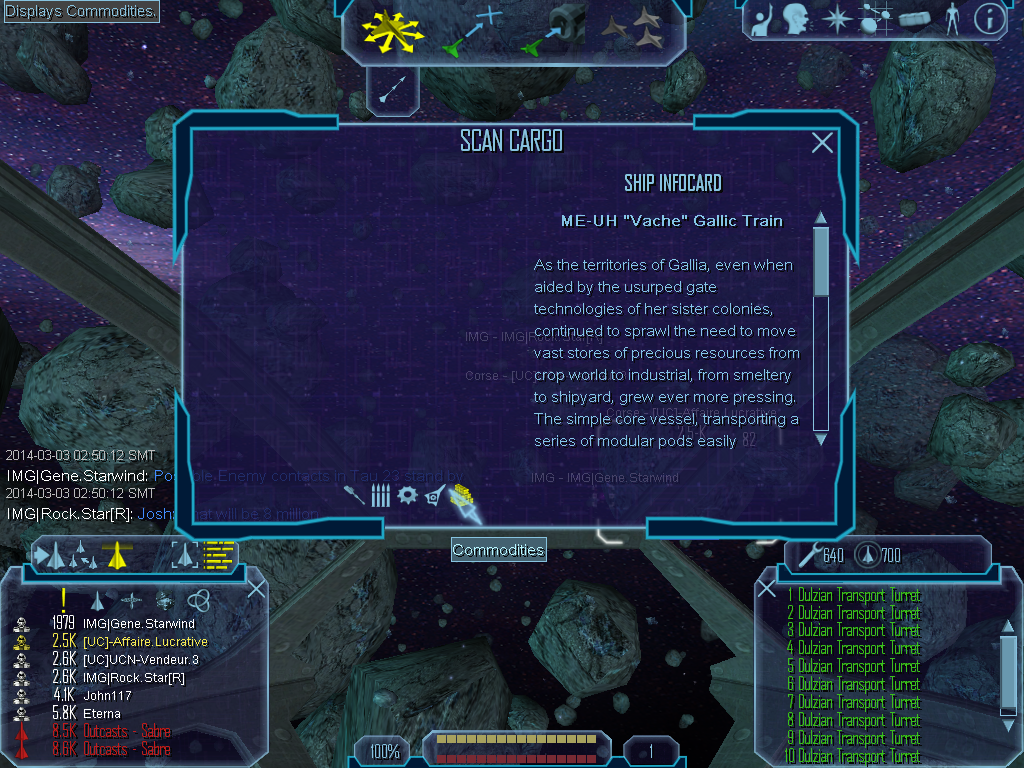This screenshot has height=768, width=1024.
Task: Open the head-shaped chat icon
Action: click(796, 19)
